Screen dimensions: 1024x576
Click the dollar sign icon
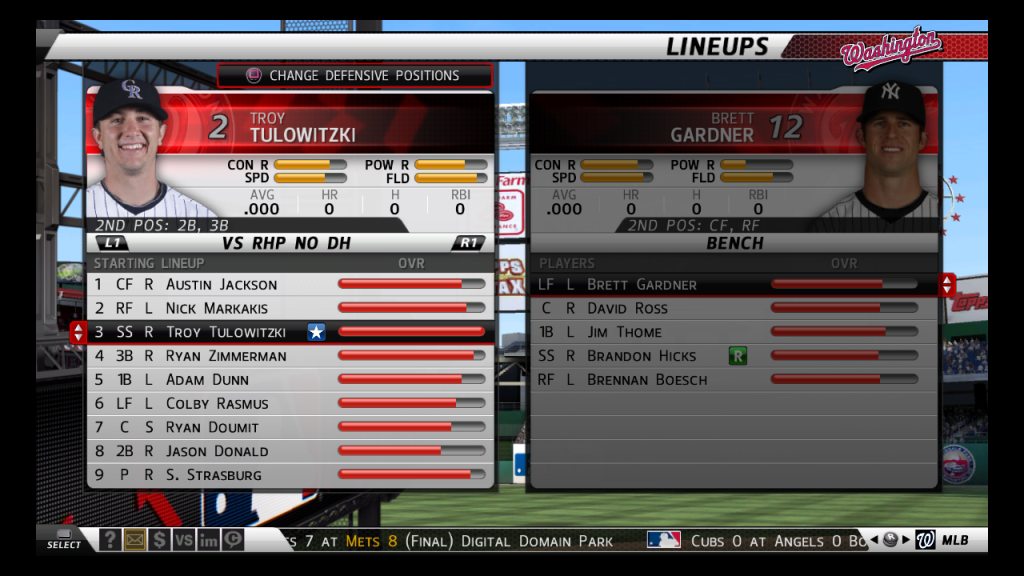click(159, 540)
